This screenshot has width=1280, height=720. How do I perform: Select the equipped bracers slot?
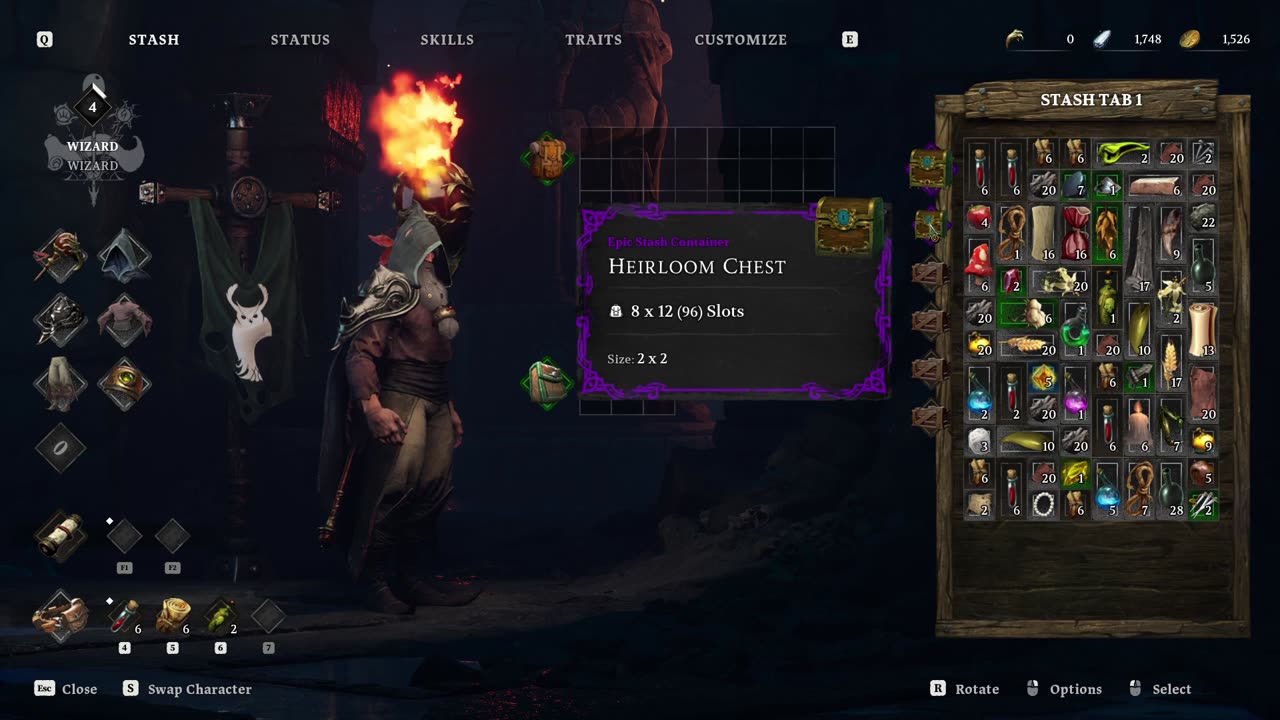pos(60,615)
